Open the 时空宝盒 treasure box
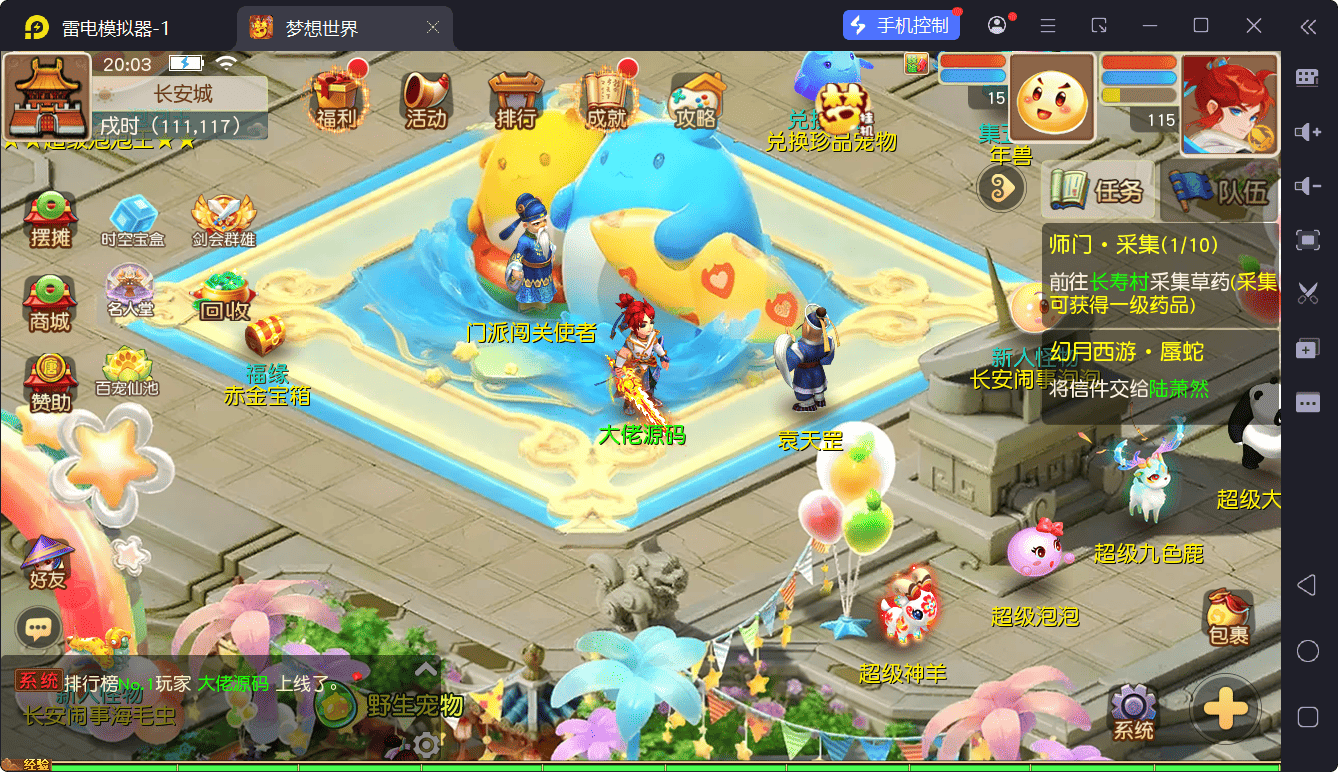Screen dimensions: 1338x772 coord(132,220)
